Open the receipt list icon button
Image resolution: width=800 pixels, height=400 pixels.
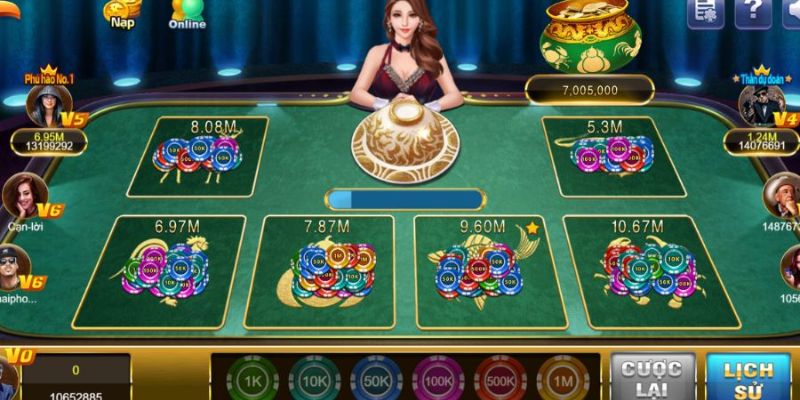(705, 13)
